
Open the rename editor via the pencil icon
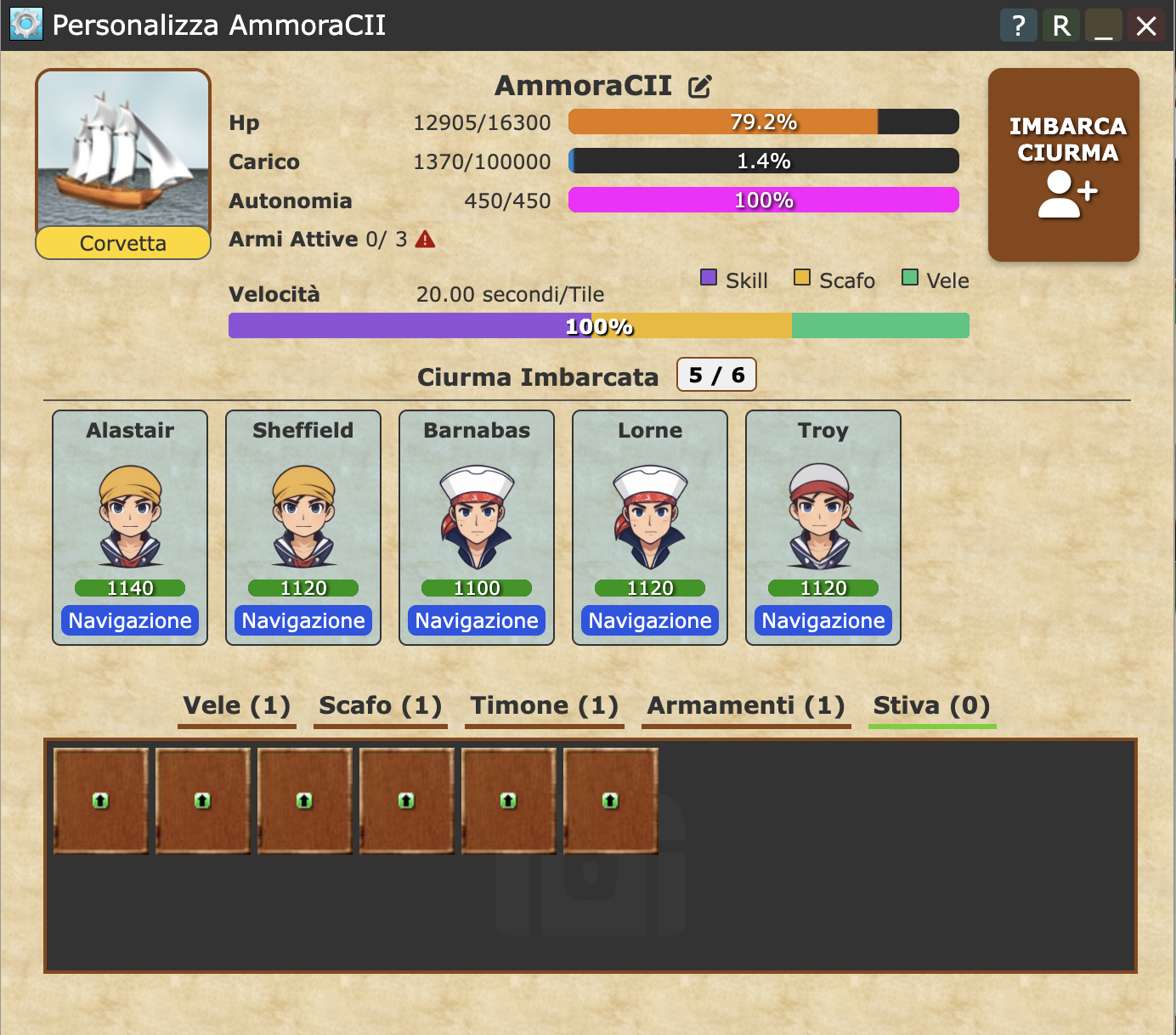click(x=698, y=85)
